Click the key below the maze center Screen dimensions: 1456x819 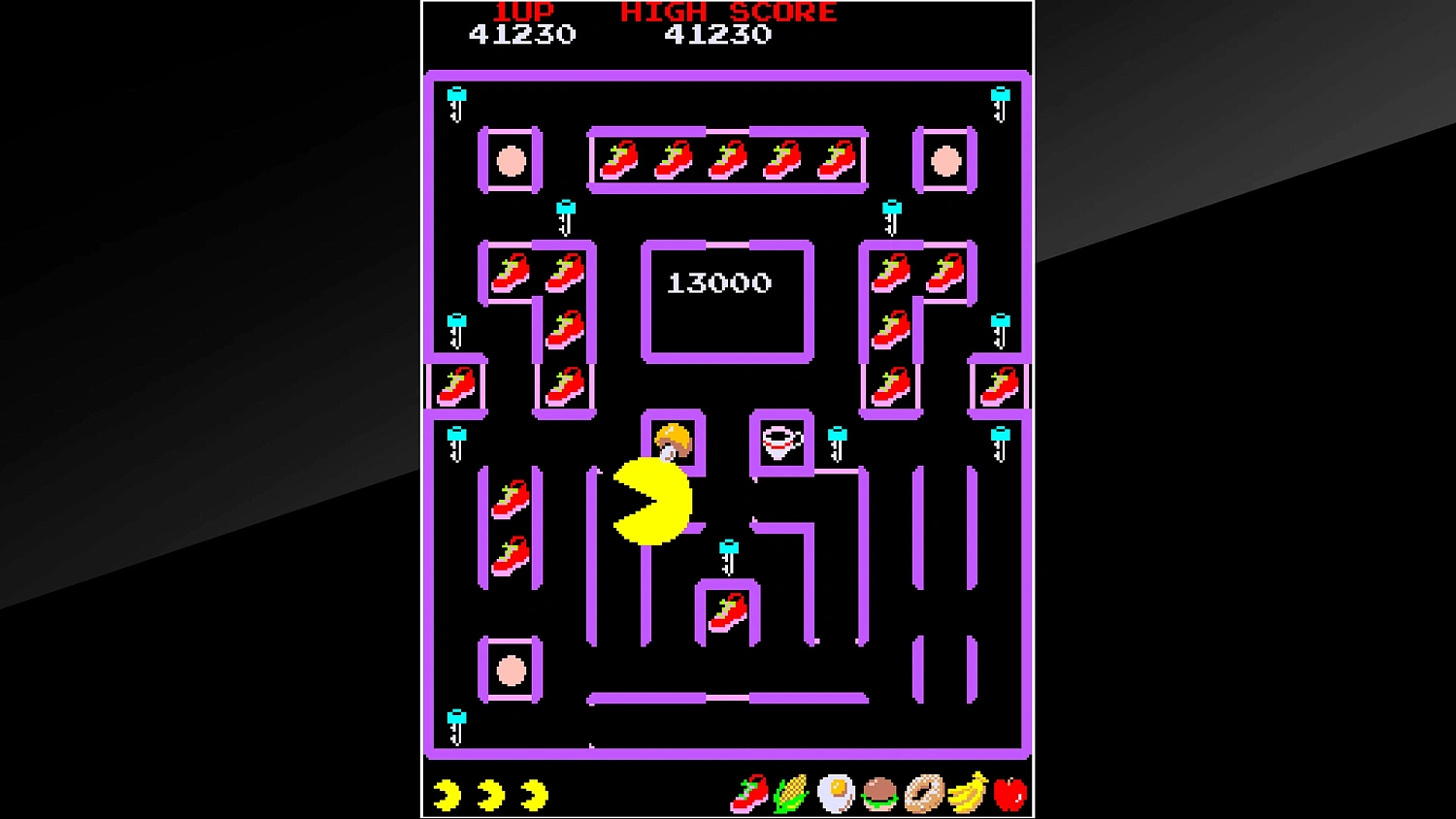(728, 551)
